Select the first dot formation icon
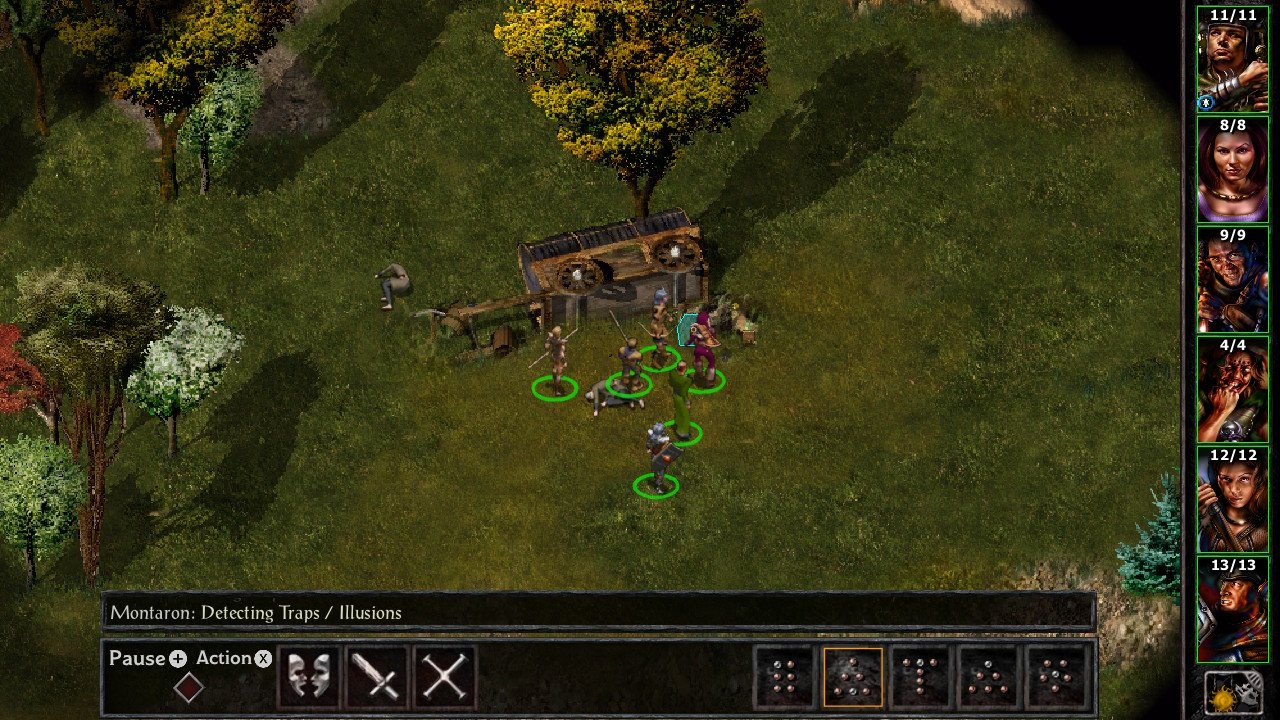The height and width of the screenshot is (720, 1280). [x=787, y=678]
